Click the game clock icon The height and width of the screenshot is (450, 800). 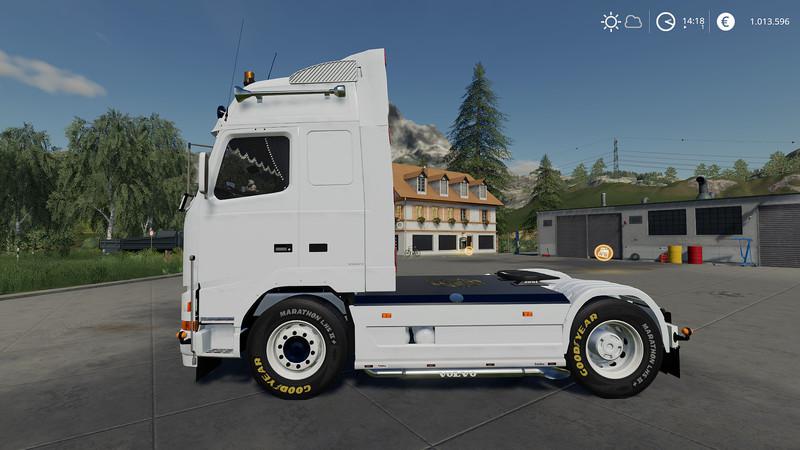(x=665, y=21)
